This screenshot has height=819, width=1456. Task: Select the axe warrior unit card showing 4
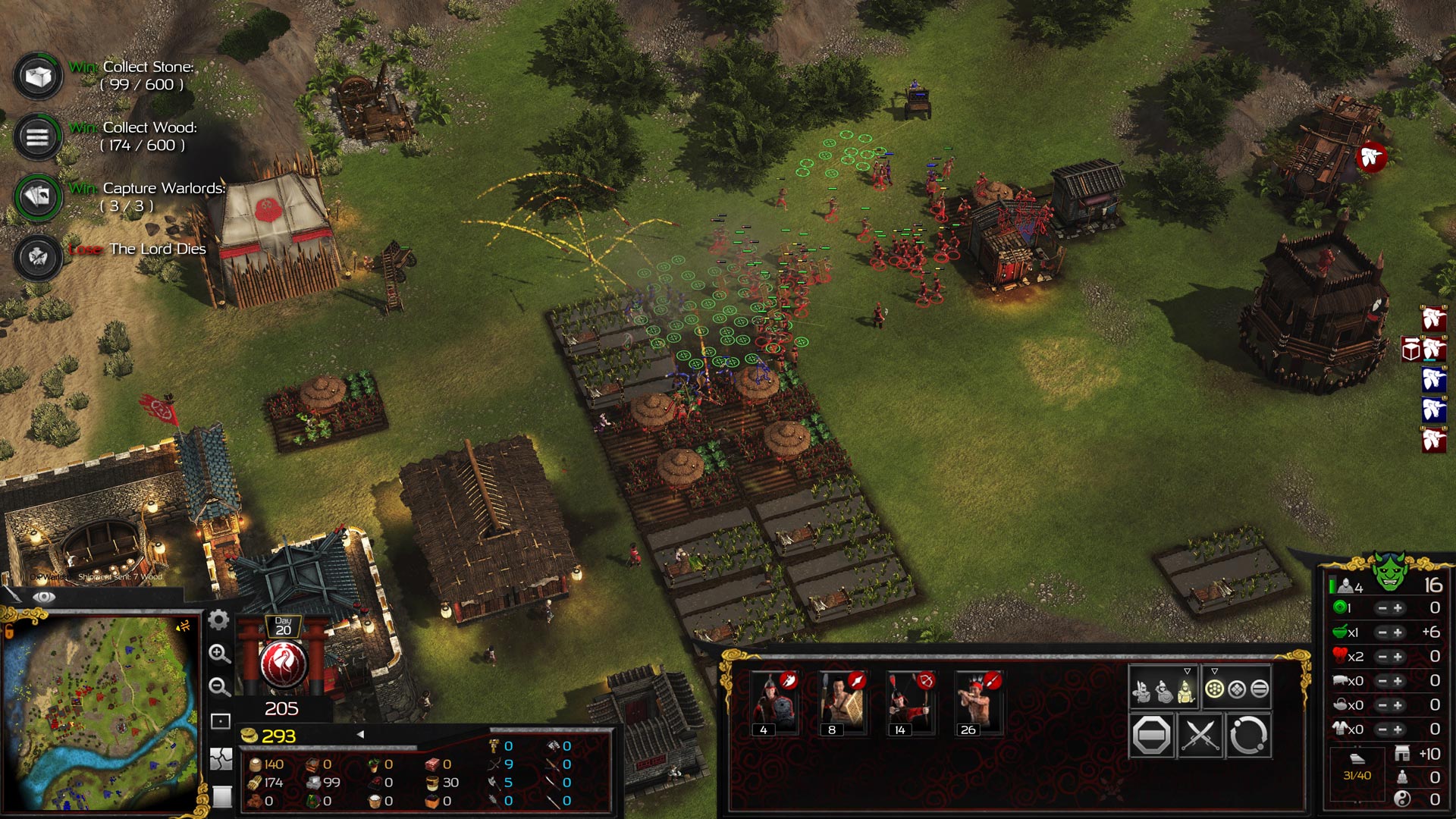(x=773, y=703)
